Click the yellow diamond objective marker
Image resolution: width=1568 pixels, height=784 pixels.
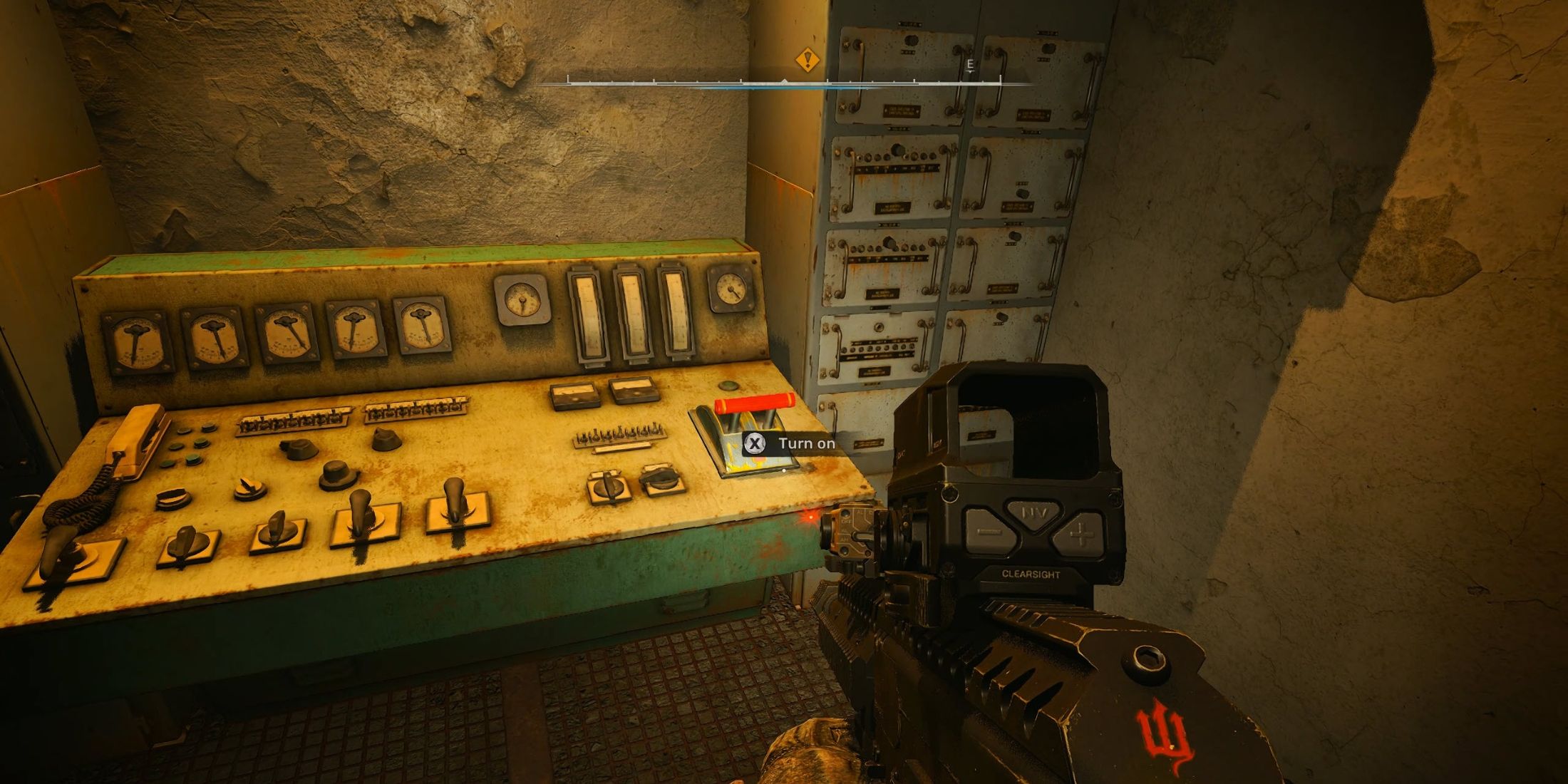tap(807, 59)
